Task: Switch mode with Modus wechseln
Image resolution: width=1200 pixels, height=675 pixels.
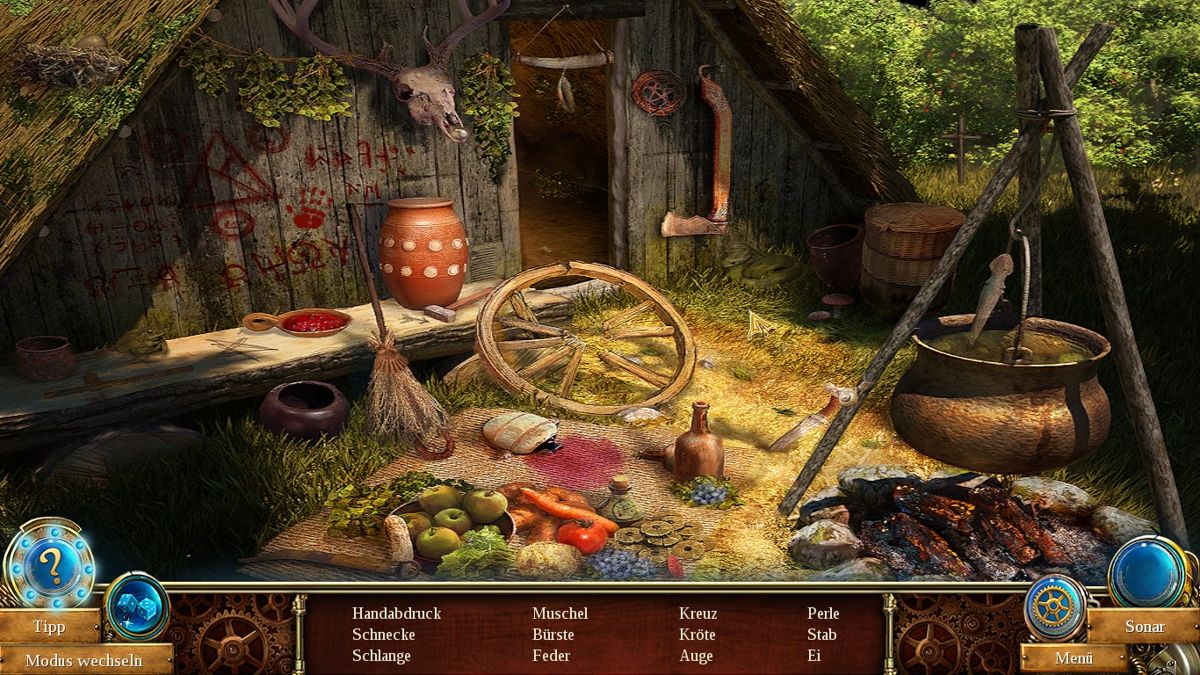Action: coord(83,660)
